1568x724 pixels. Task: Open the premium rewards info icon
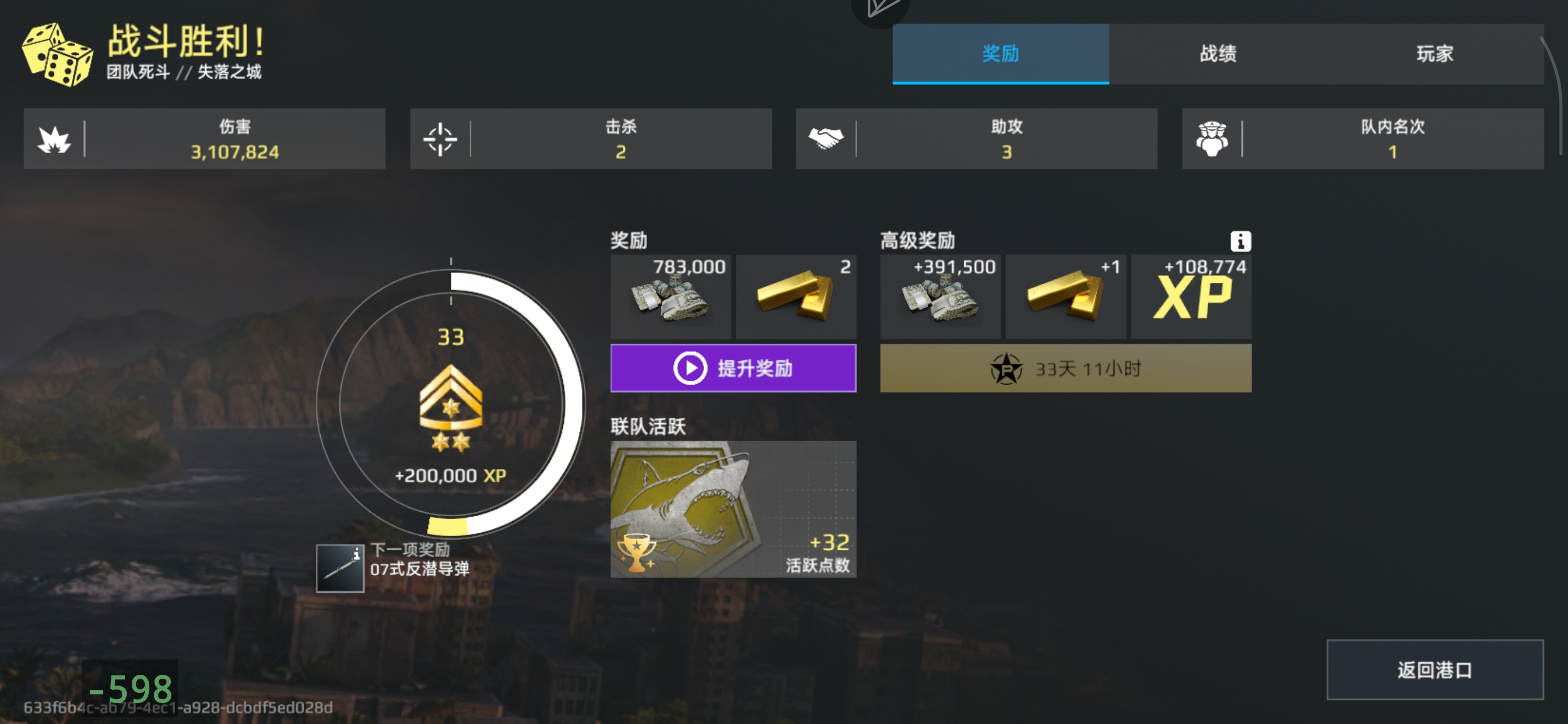pyautogui.click(x=1241, y=241)
